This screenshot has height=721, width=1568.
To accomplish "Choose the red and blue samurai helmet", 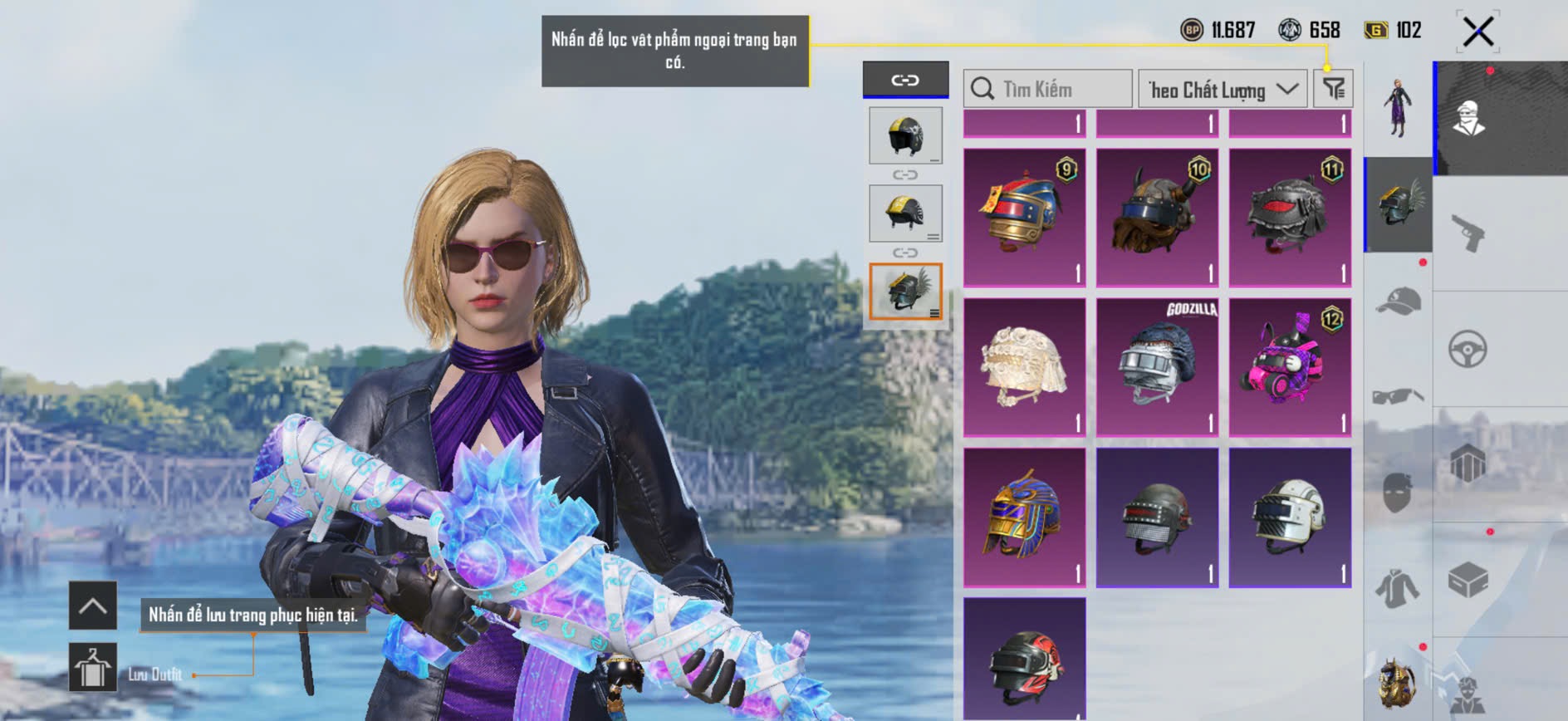I will click(x=1024, y=218).
